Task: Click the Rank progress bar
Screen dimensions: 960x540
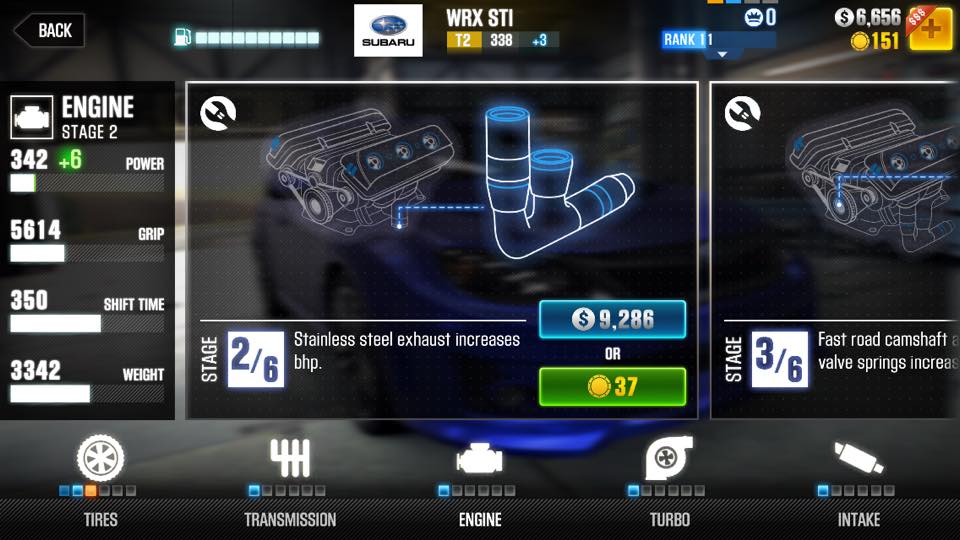Action: [718, 40]
